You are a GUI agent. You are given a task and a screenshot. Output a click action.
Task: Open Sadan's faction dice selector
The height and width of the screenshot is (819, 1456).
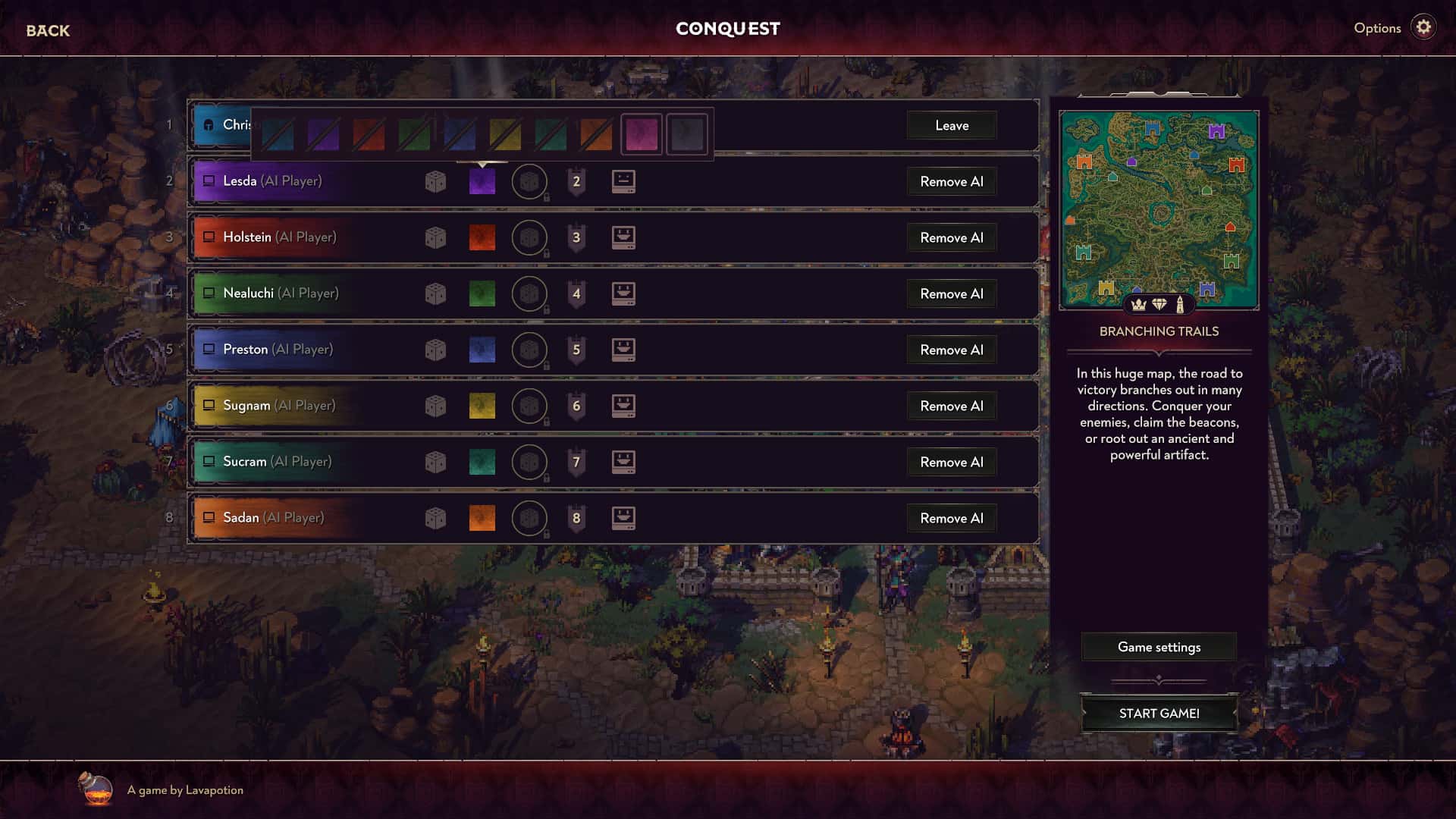tap(435, 518)
